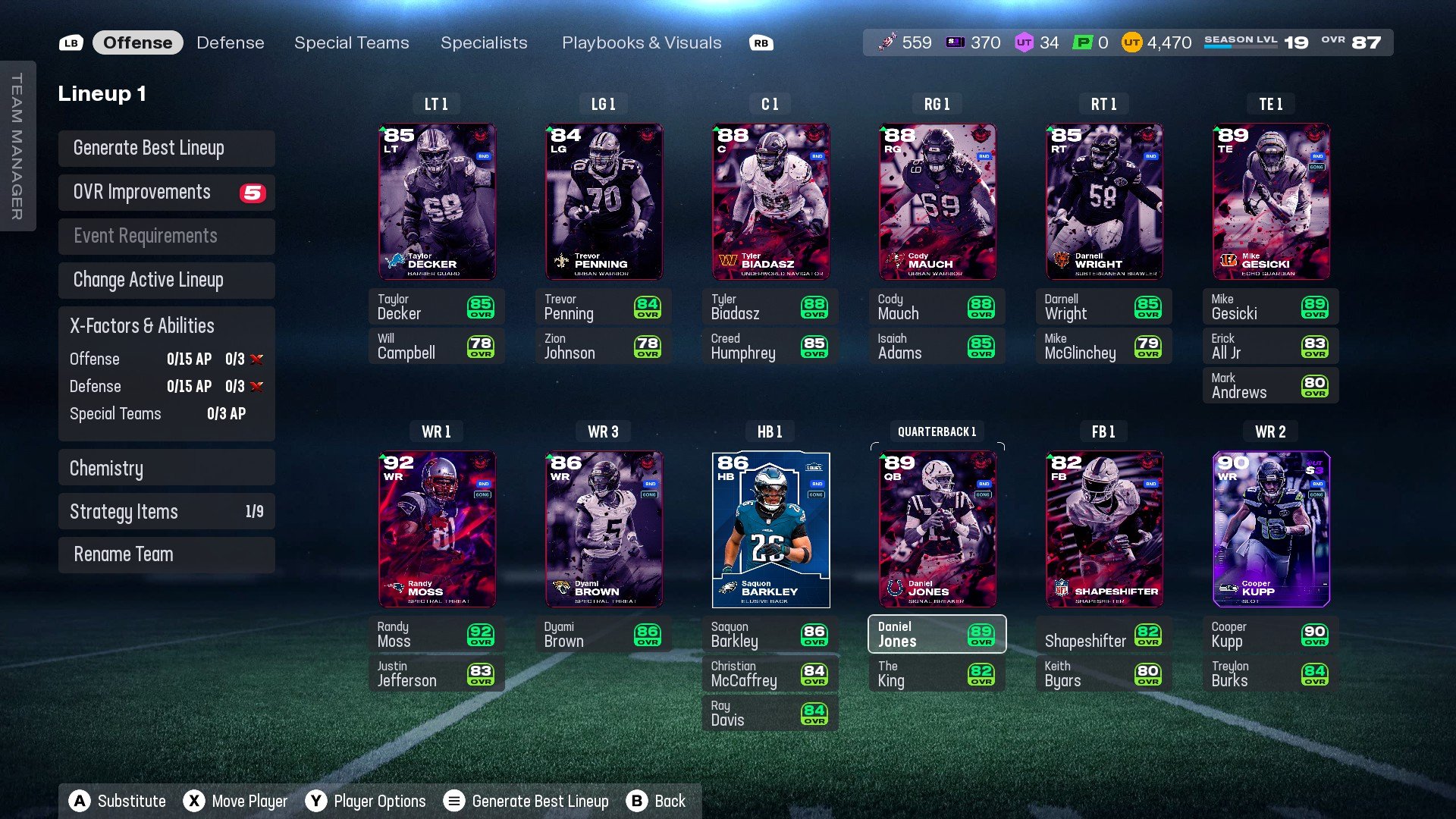Open Playbooks & Visuals tab
1456x819 pixels.
(641, 43)
